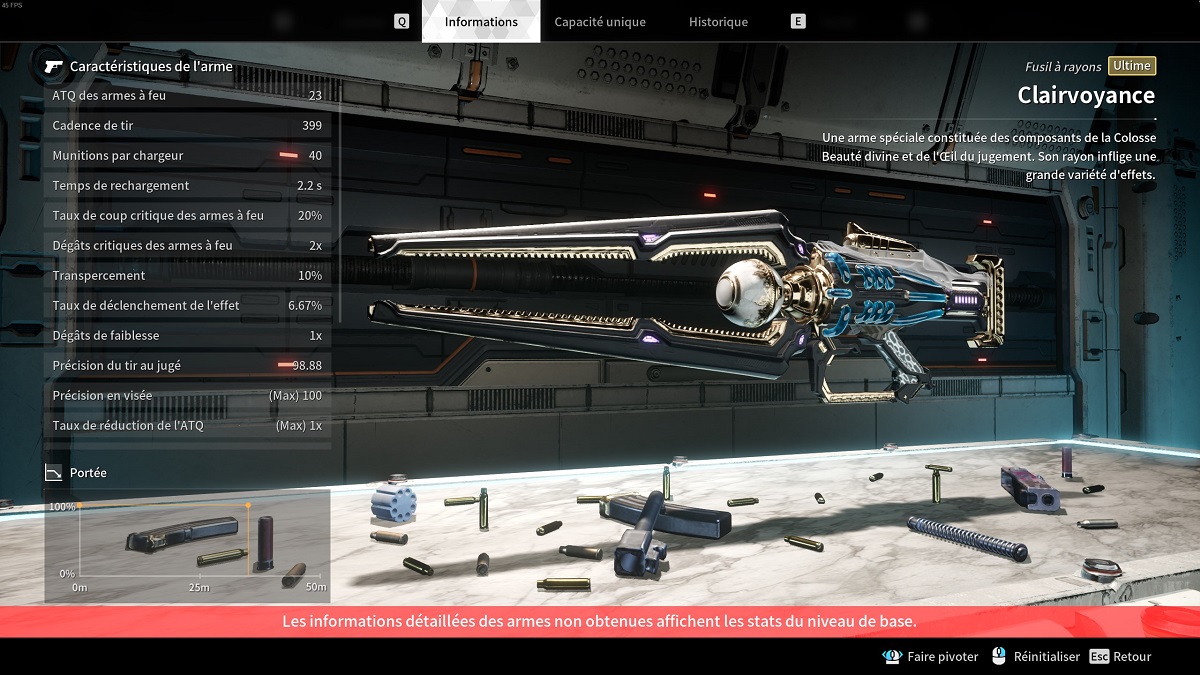The height and width of the screenshot is (675, 1200).
Task: Select the Temps de rechargement stat row
Action: (187, 186)
